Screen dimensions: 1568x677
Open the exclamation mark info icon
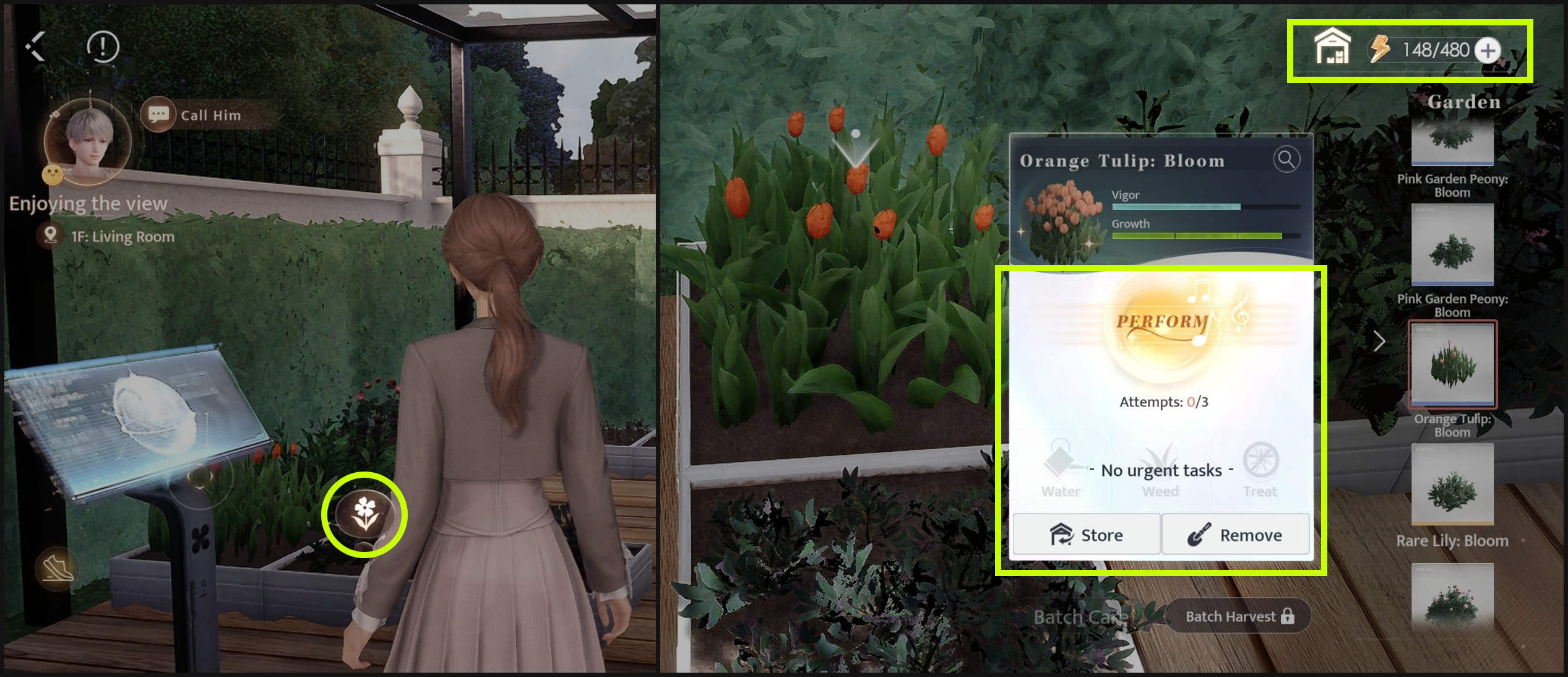click(103, 46)
